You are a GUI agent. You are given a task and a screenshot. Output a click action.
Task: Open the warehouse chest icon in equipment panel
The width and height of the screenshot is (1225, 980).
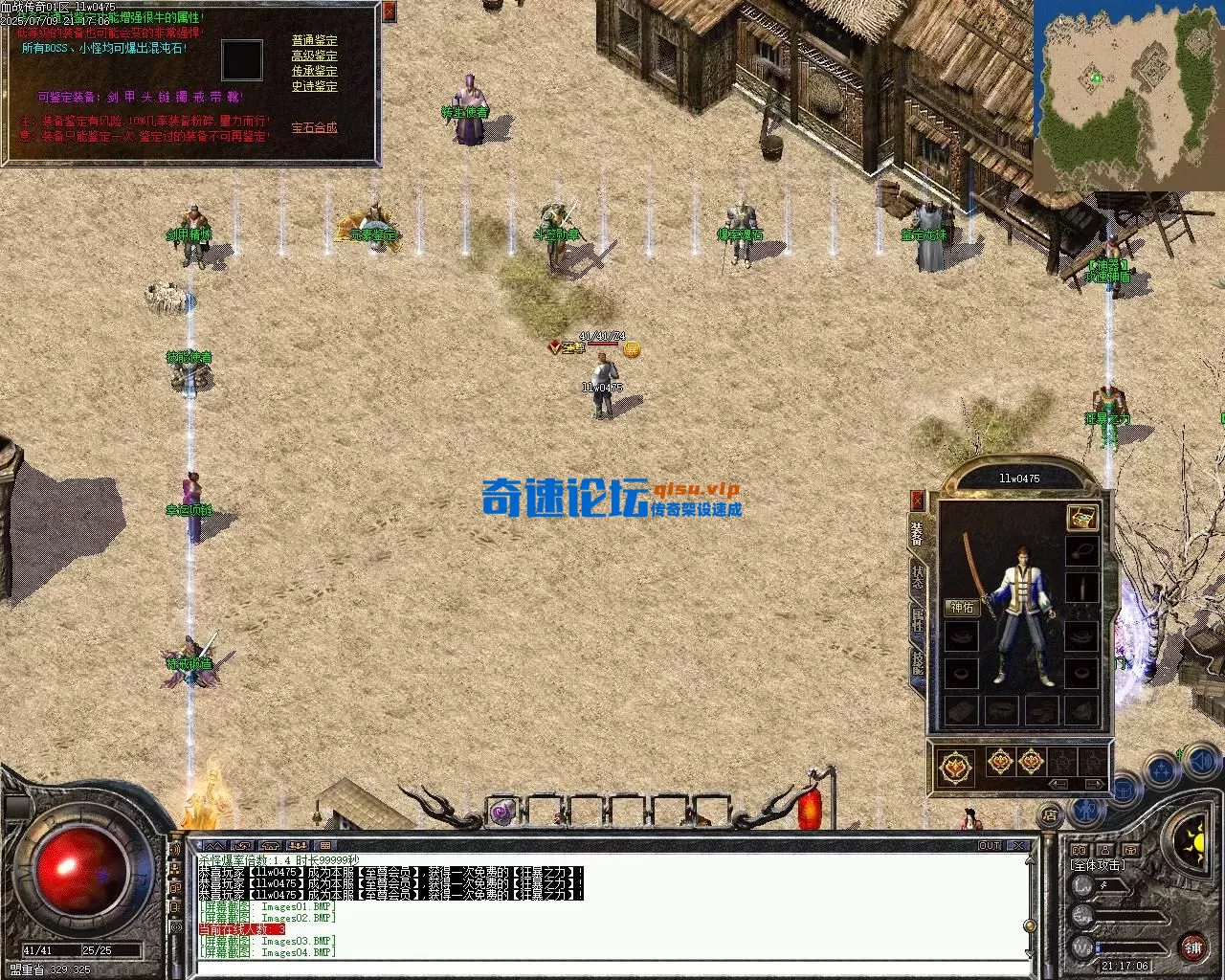(1083, 519)
